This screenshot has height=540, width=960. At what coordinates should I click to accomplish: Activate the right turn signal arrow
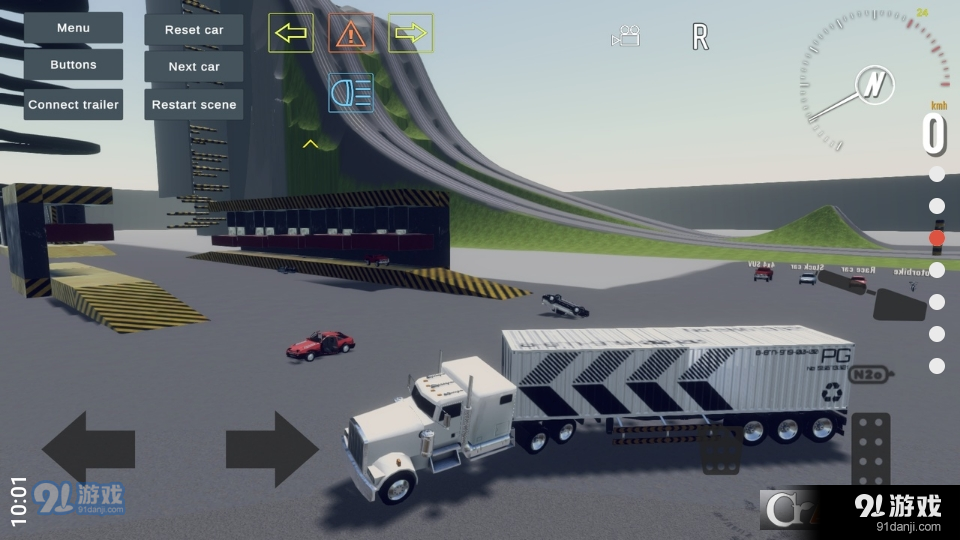[x=410, y=33]
